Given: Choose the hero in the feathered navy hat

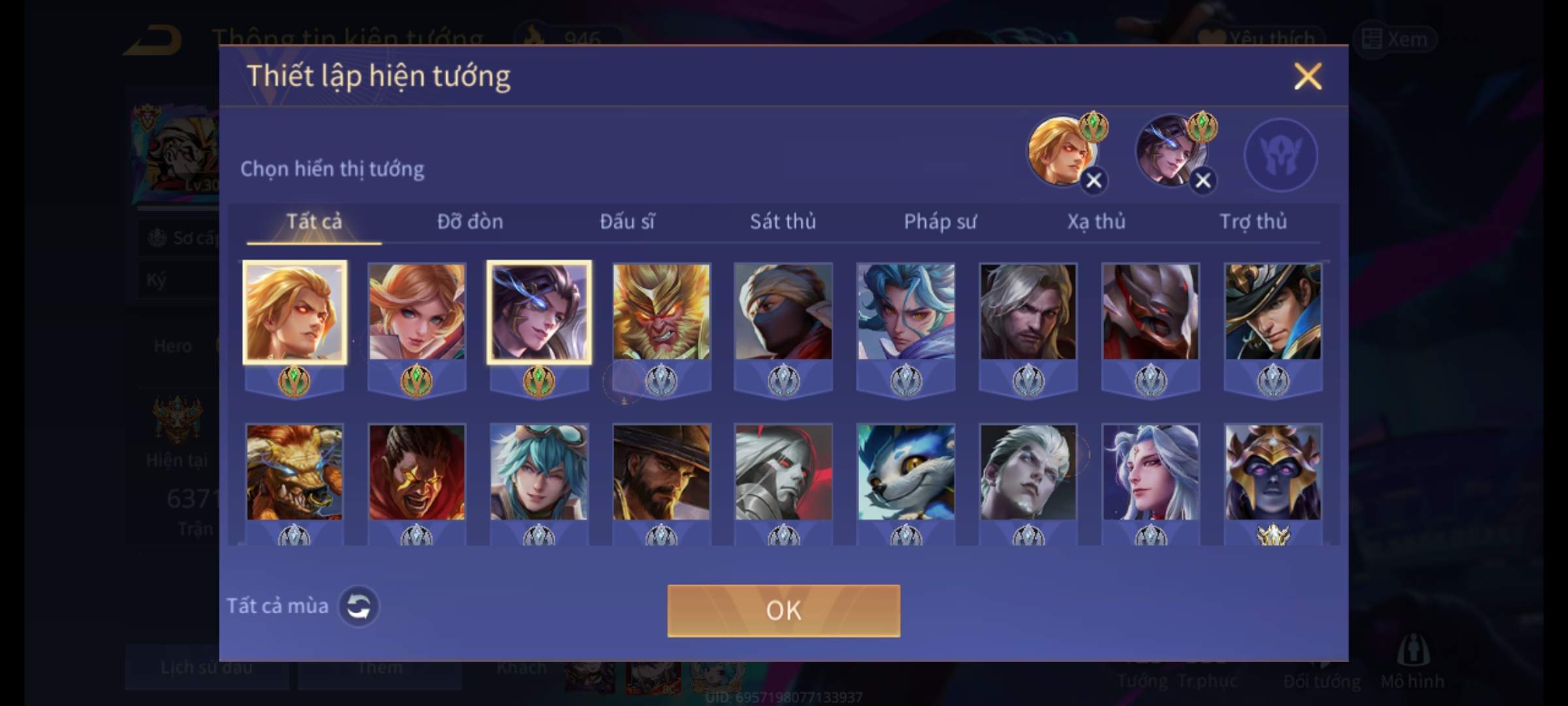Looking at the screenshot, I should 1273,312.
